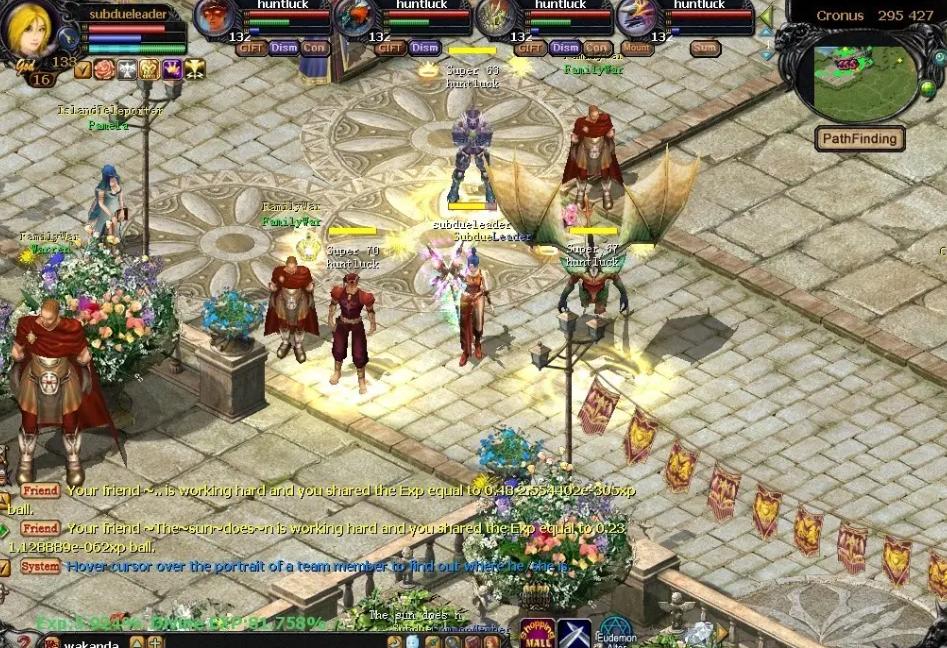Select the checkmark status icon under portrait

coord(83,69)
